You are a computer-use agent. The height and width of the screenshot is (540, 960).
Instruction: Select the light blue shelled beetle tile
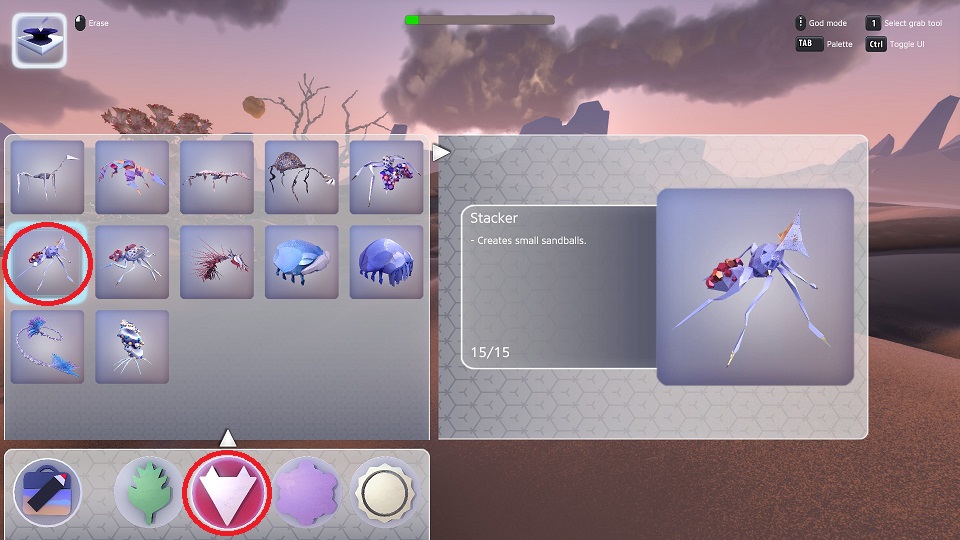pos(302,262)
